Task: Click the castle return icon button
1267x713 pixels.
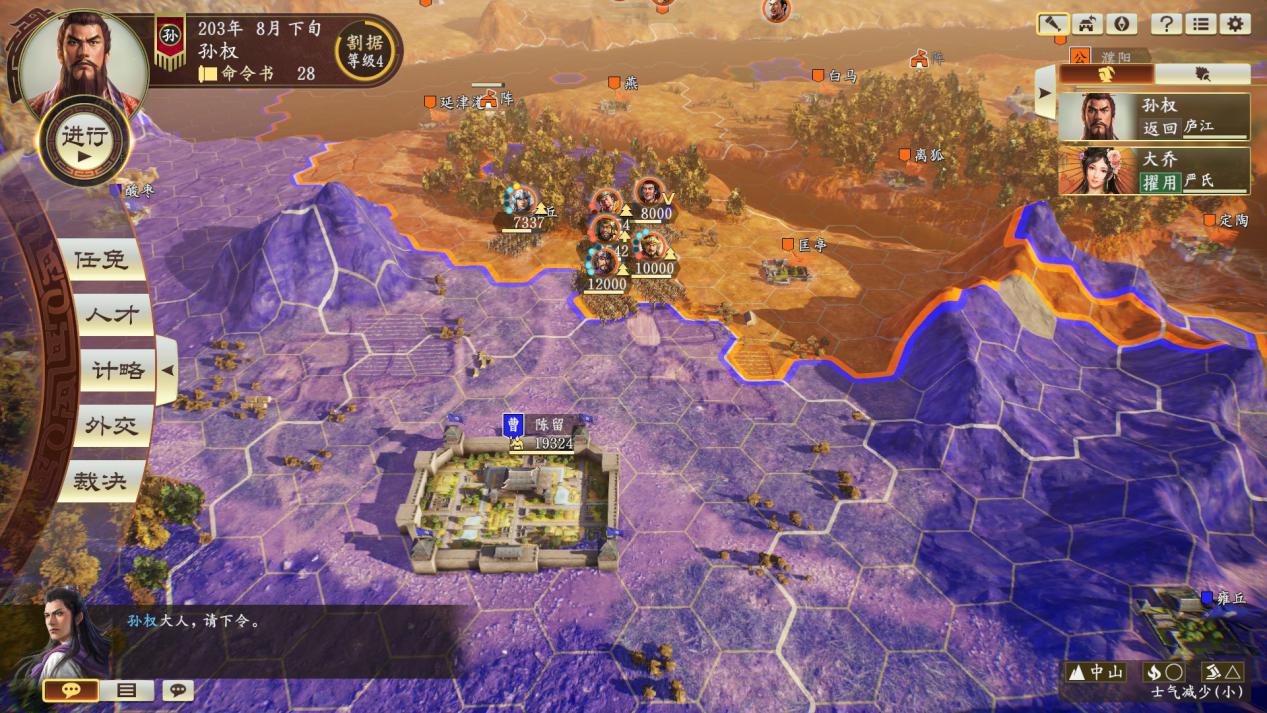Action: click(x=1088, y=24)
